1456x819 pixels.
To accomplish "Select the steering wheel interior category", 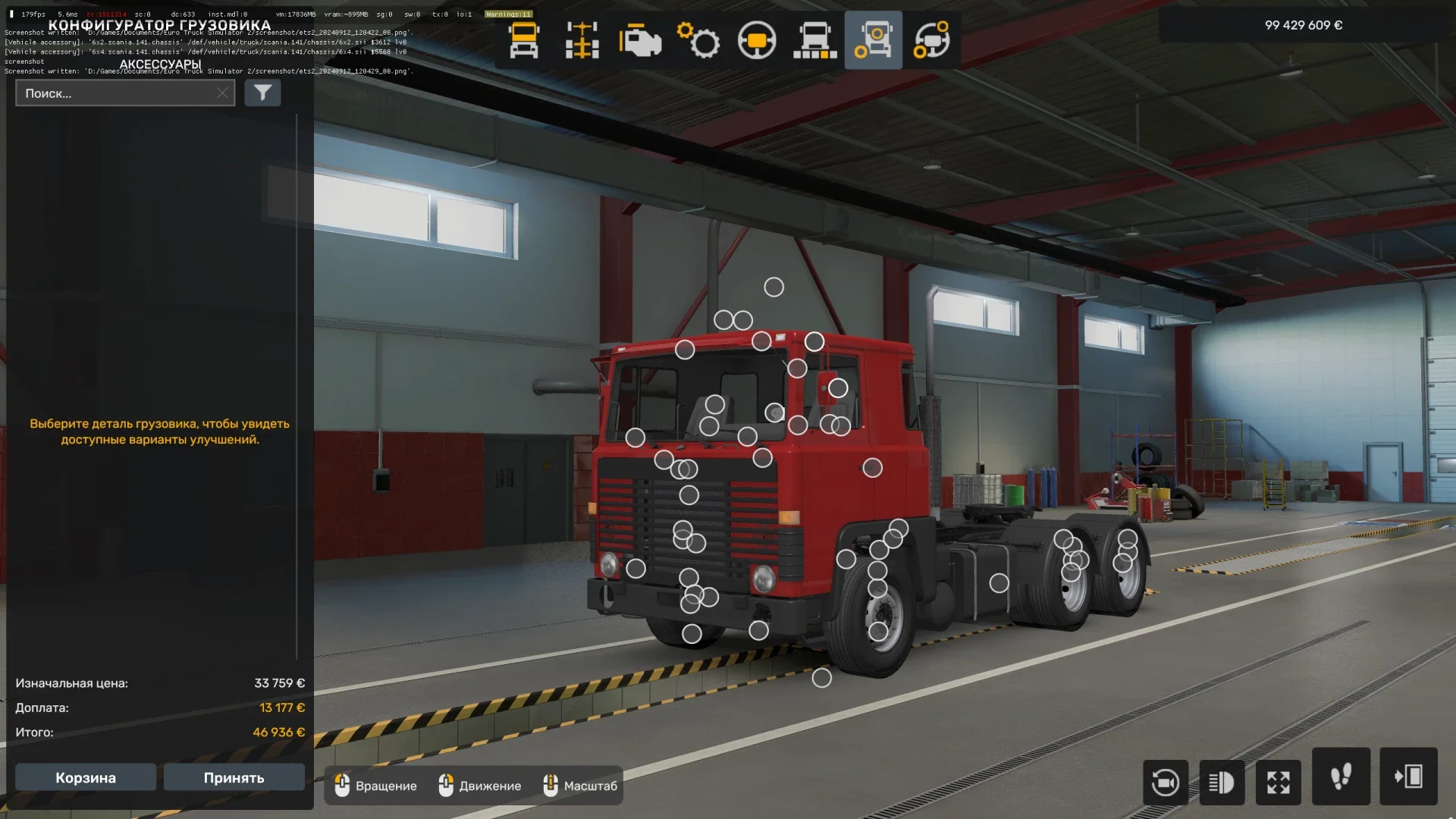I will click(x=755, y=39).
